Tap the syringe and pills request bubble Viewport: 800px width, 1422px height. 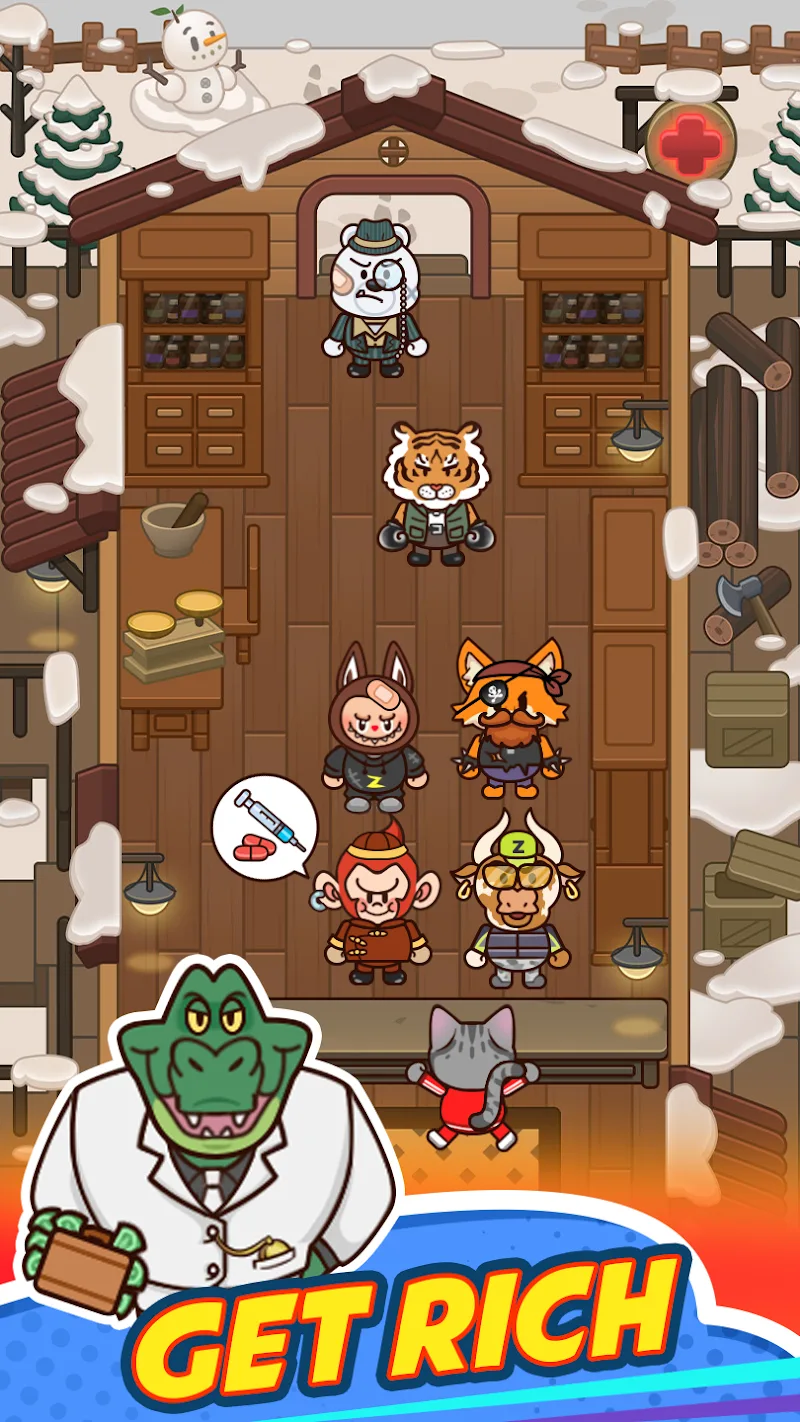(x=265, y=827)
